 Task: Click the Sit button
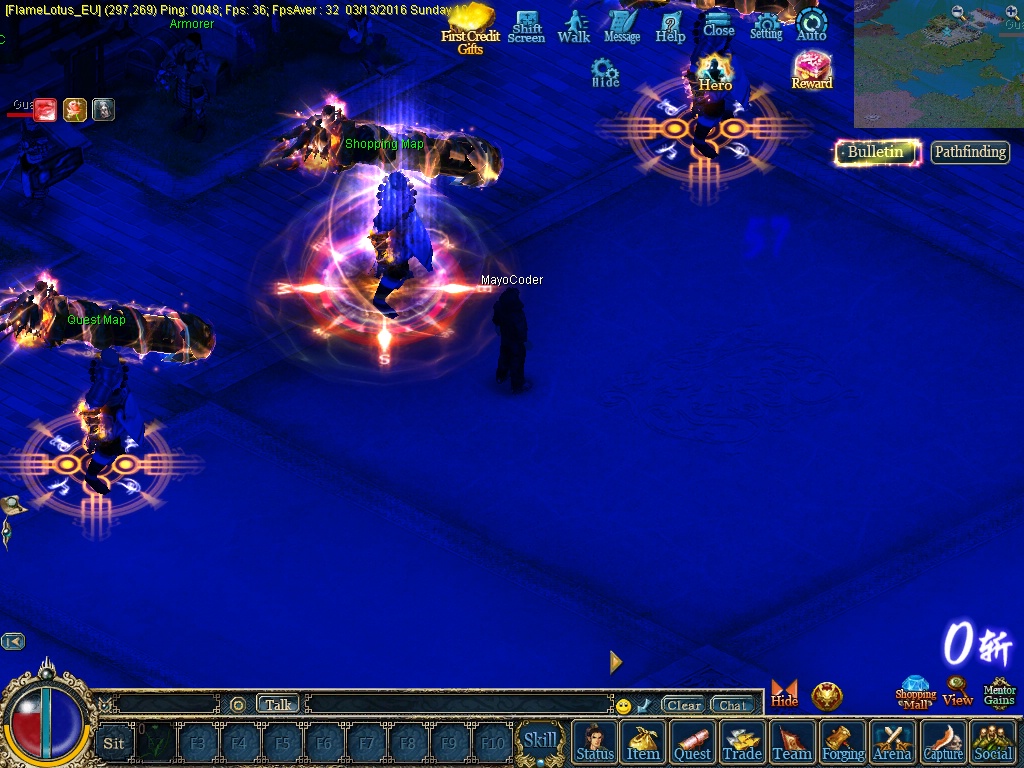[114, 743]
